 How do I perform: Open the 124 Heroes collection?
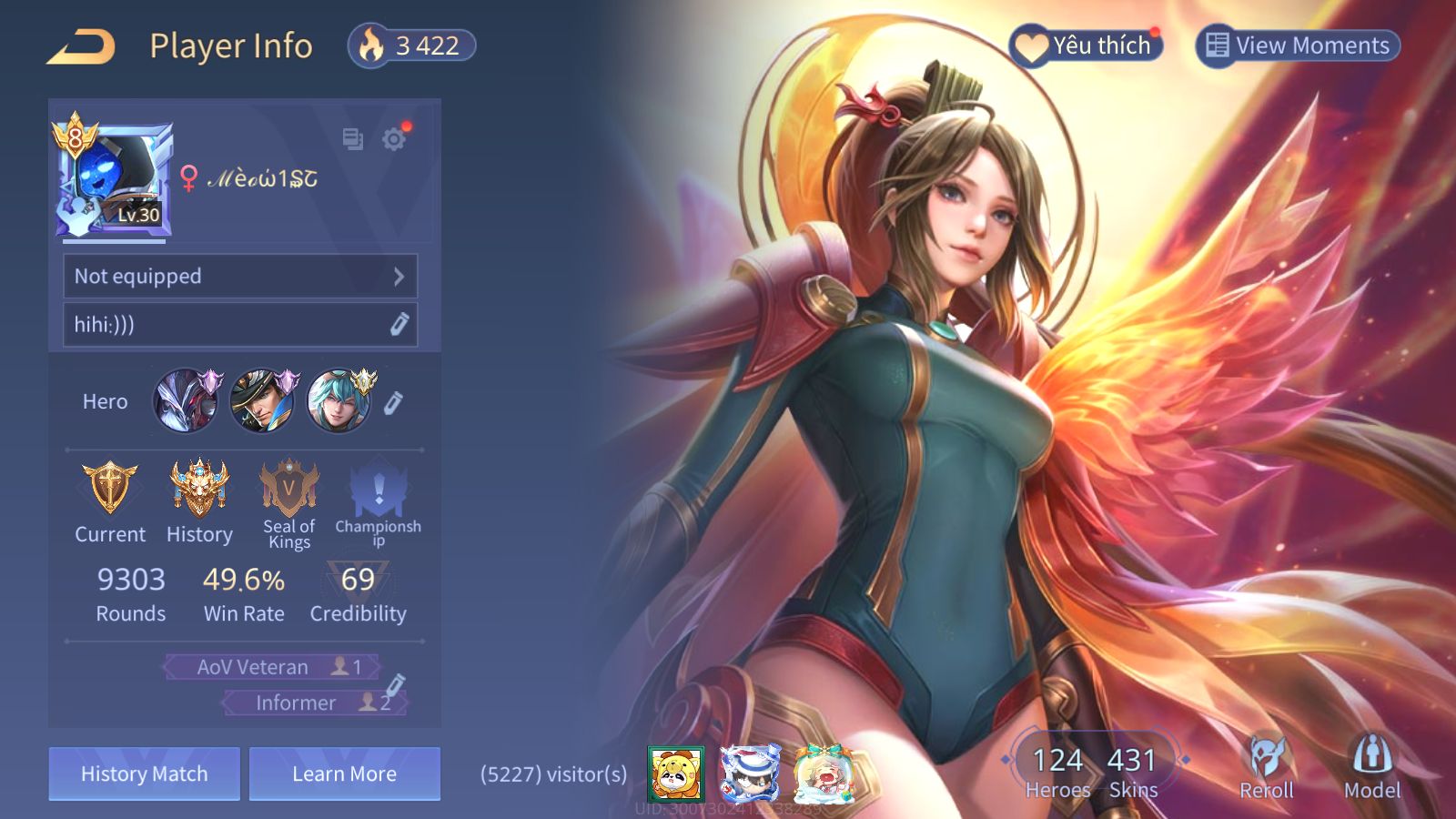coord(1057,771)
